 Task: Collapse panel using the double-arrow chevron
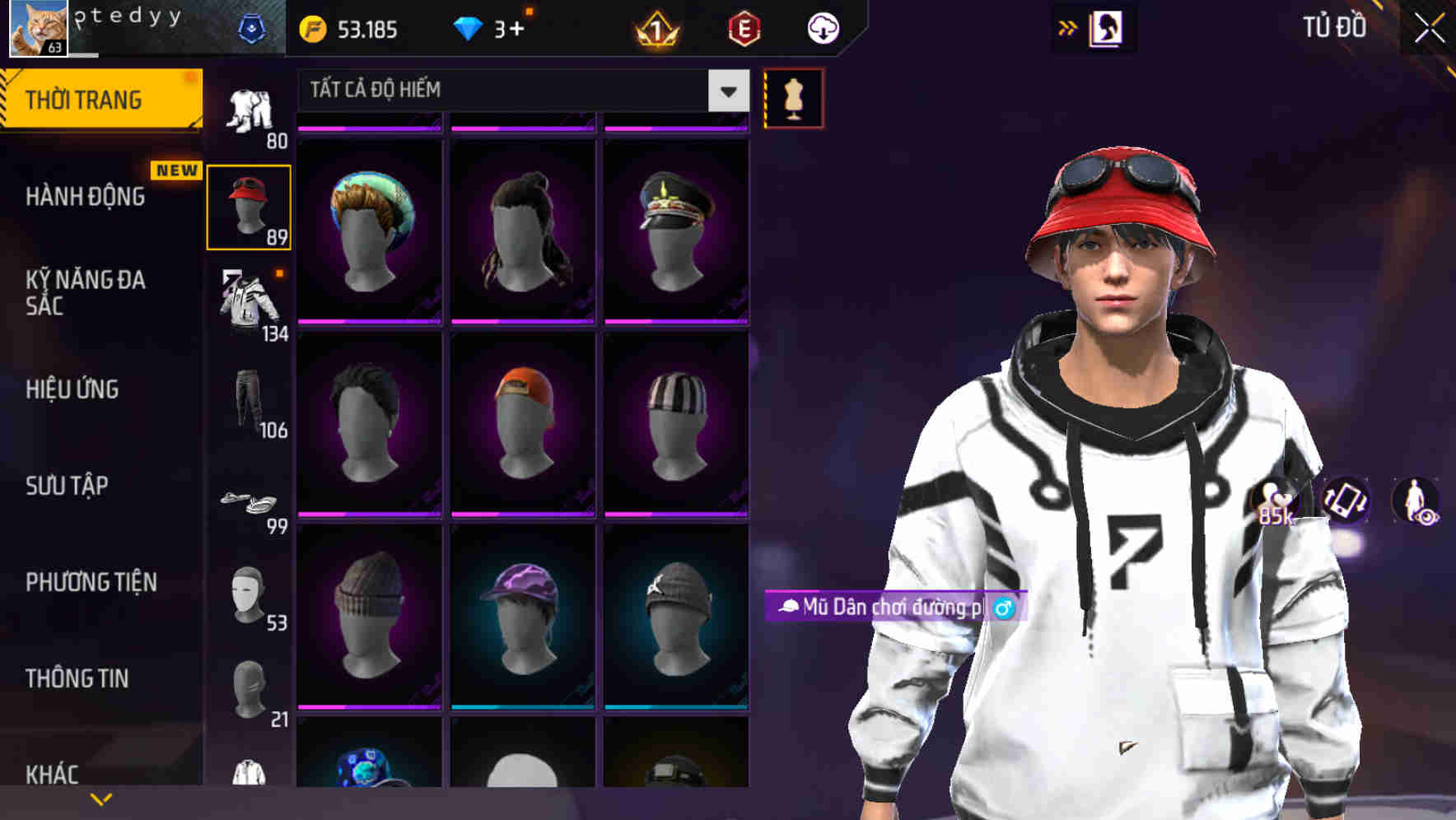click(x=1067, y=27)
